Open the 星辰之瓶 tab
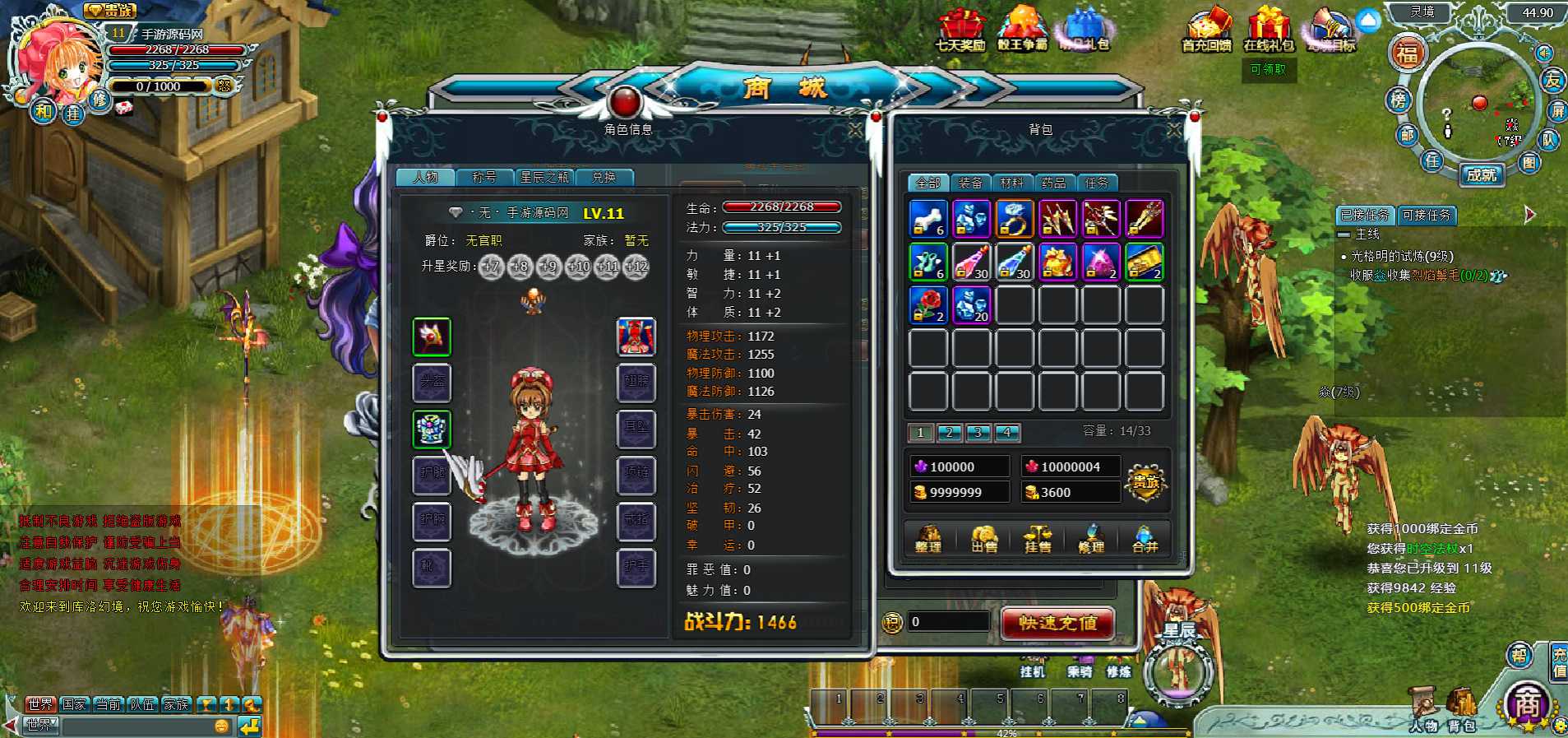This screenshot has width=1568, height=738. point(543,177)
